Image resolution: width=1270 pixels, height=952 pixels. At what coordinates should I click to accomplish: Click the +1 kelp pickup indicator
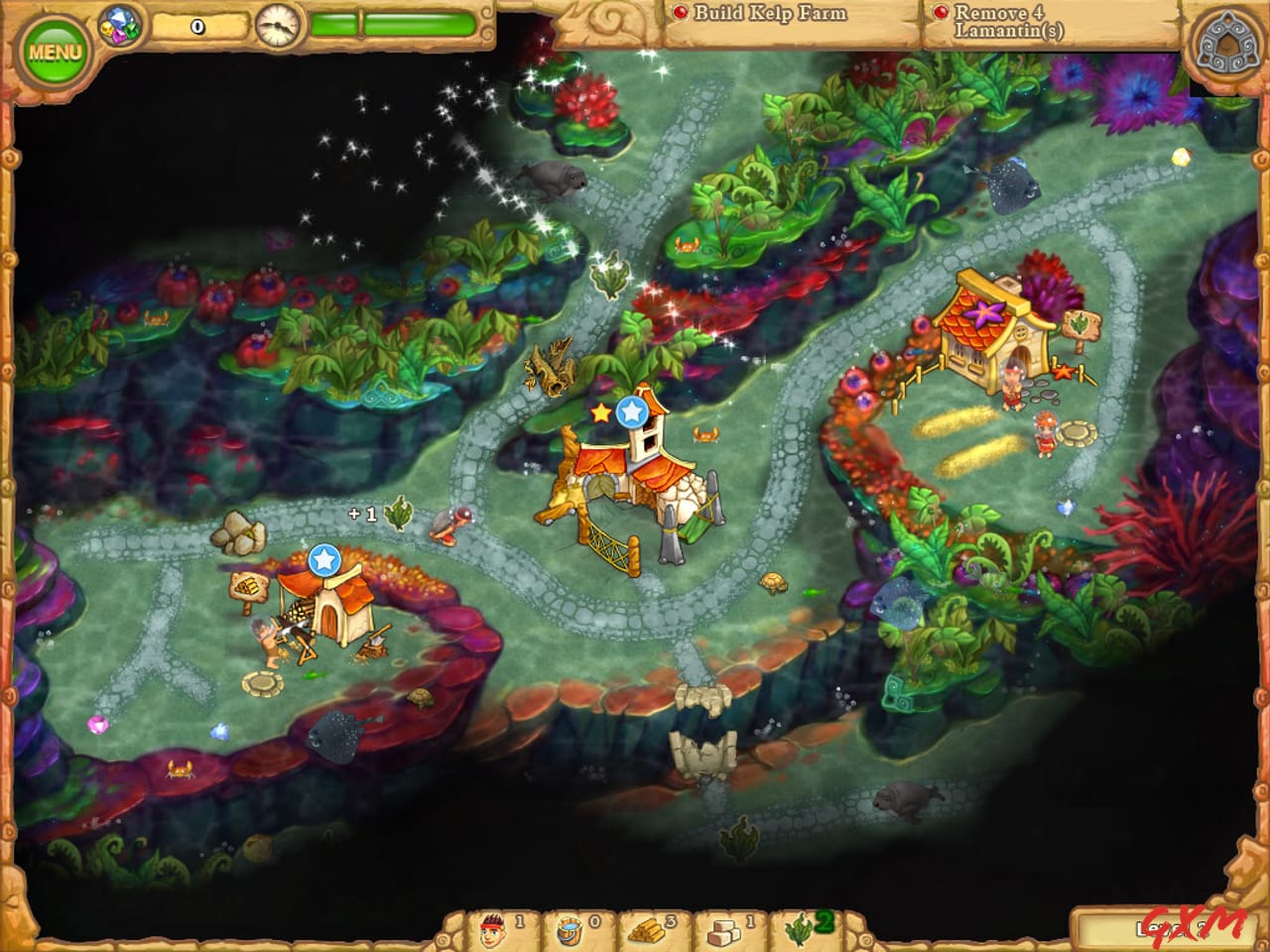pyautogui.click(x=378, y=514)
